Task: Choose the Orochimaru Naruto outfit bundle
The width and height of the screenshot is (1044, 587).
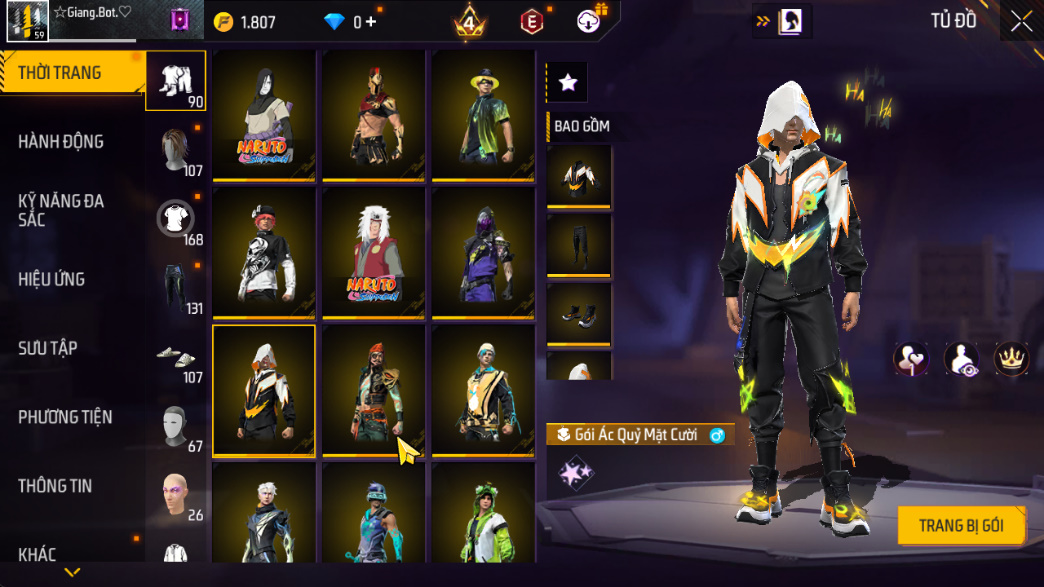Action: click(x=264, y=115)
